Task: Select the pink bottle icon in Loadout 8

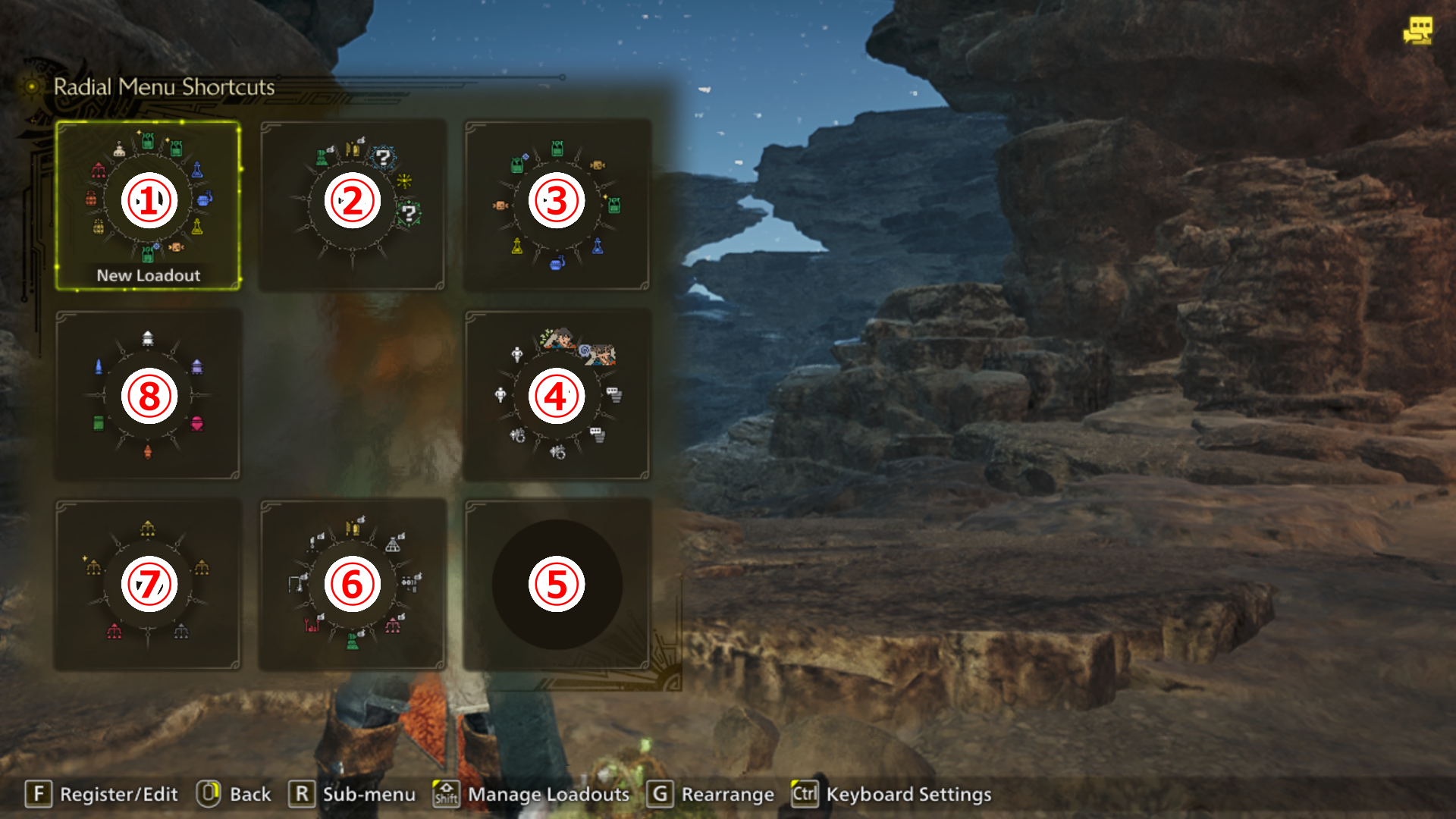Action: point(197,423)
